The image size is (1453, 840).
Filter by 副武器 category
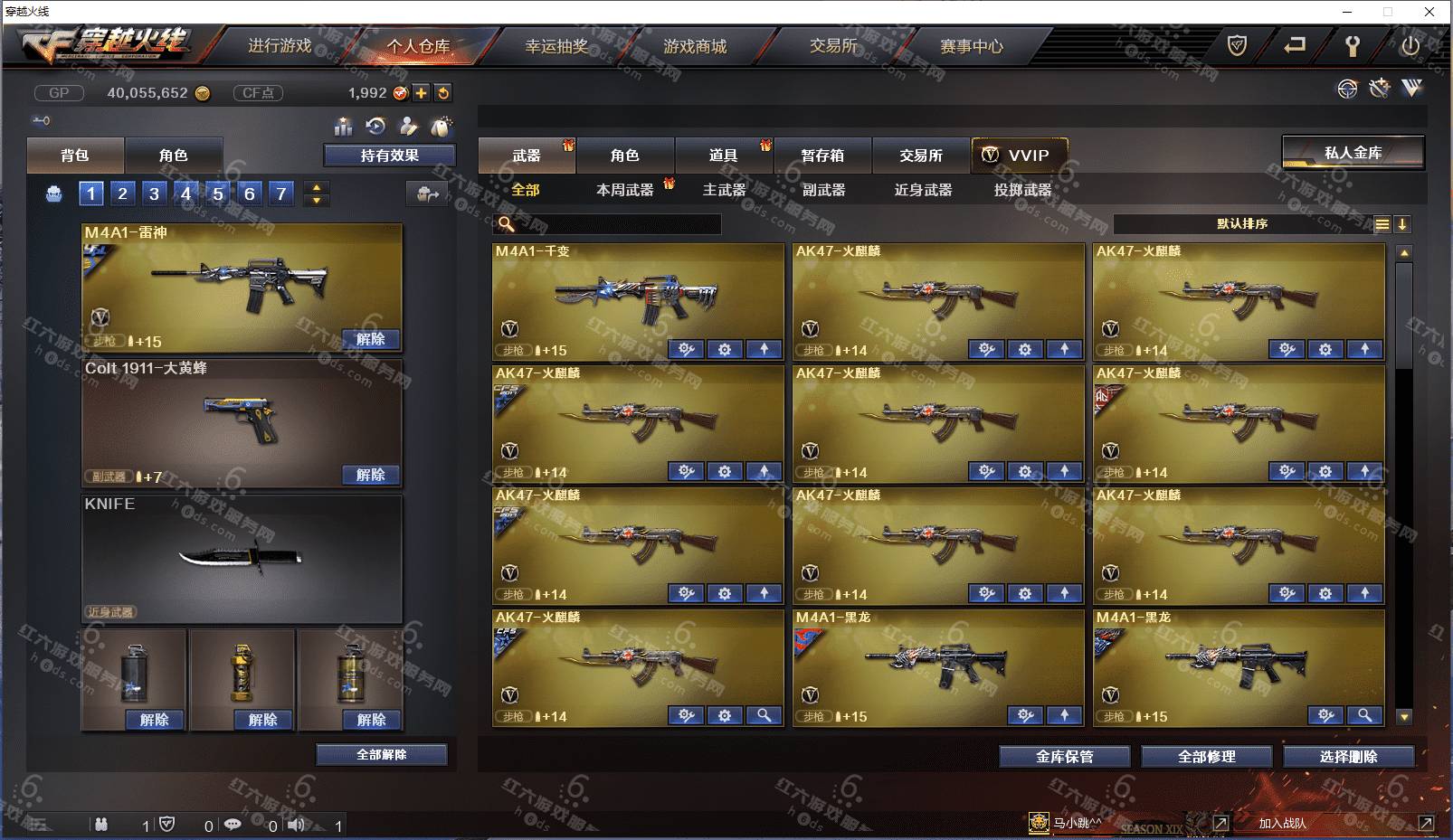pyautogui.click(x=823, y=190)
